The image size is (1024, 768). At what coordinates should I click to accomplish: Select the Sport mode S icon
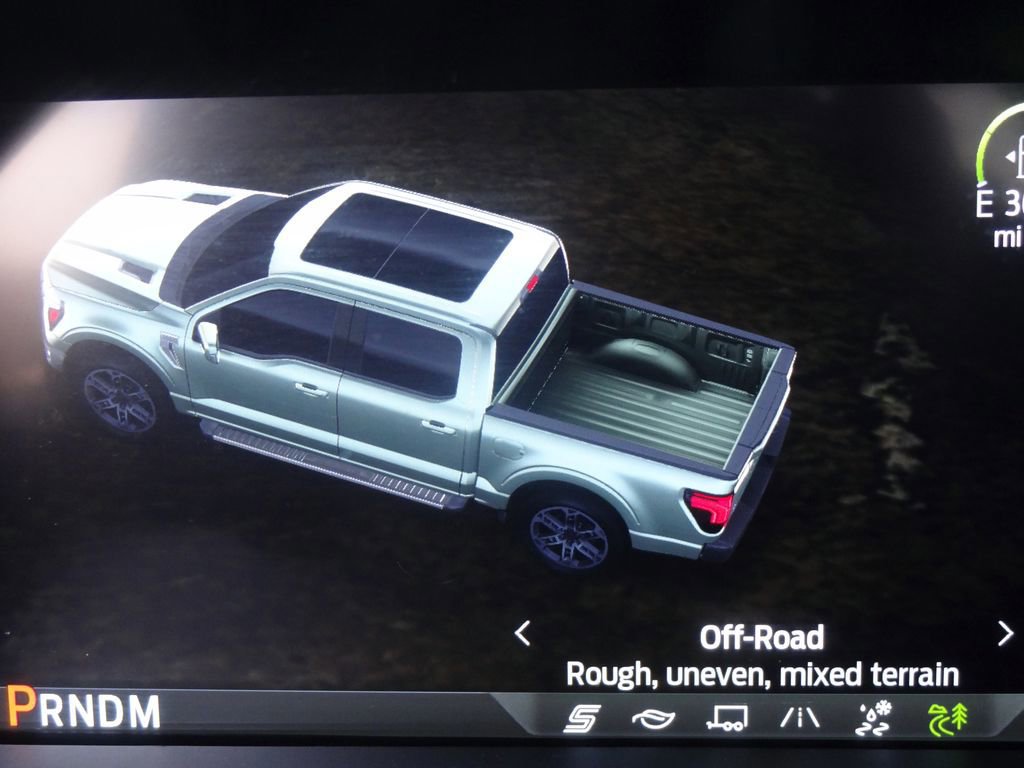[x=581, y=718]
